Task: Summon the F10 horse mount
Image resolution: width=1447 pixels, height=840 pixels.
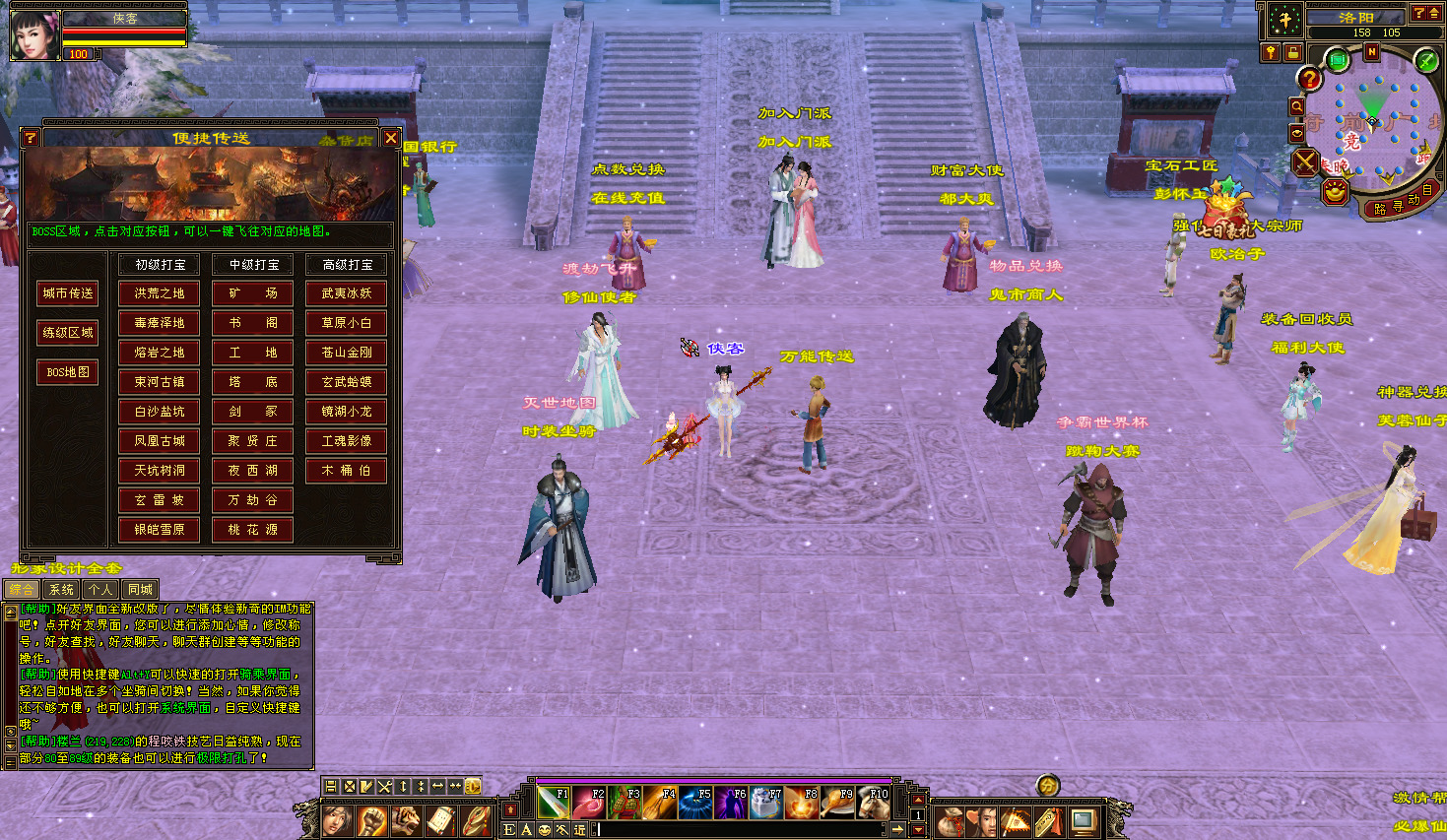Action: [874, 803]
